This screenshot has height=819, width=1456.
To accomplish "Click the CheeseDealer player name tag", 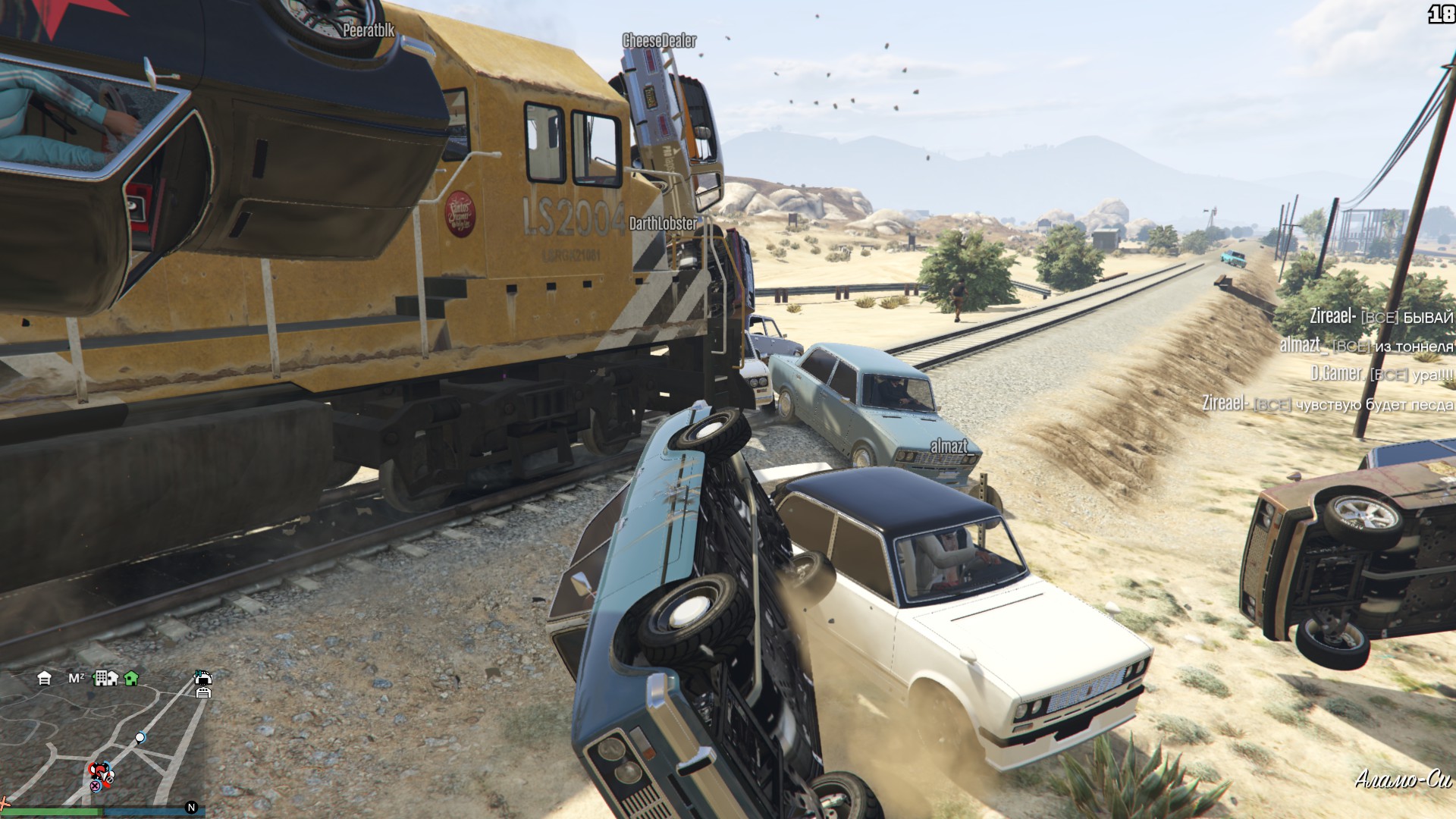I will pos(659,41).
